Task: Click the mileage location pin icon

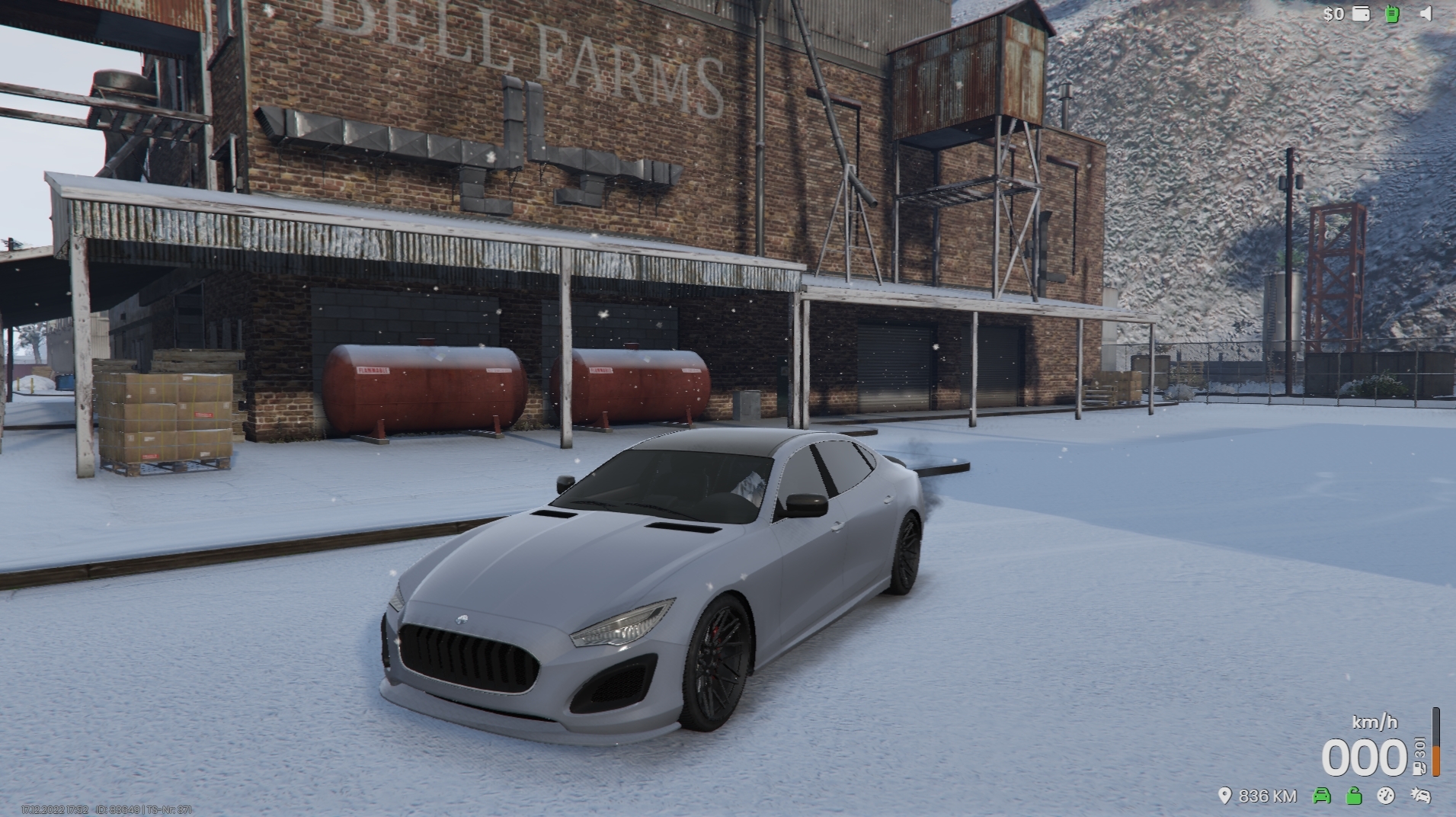Action: click(x=1224, y=796)
